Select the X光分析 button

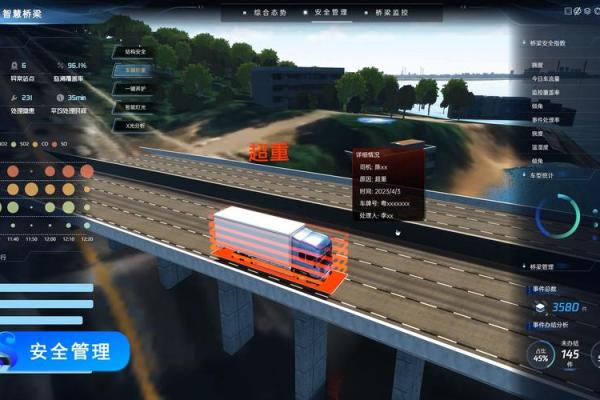tap(135, 128)
